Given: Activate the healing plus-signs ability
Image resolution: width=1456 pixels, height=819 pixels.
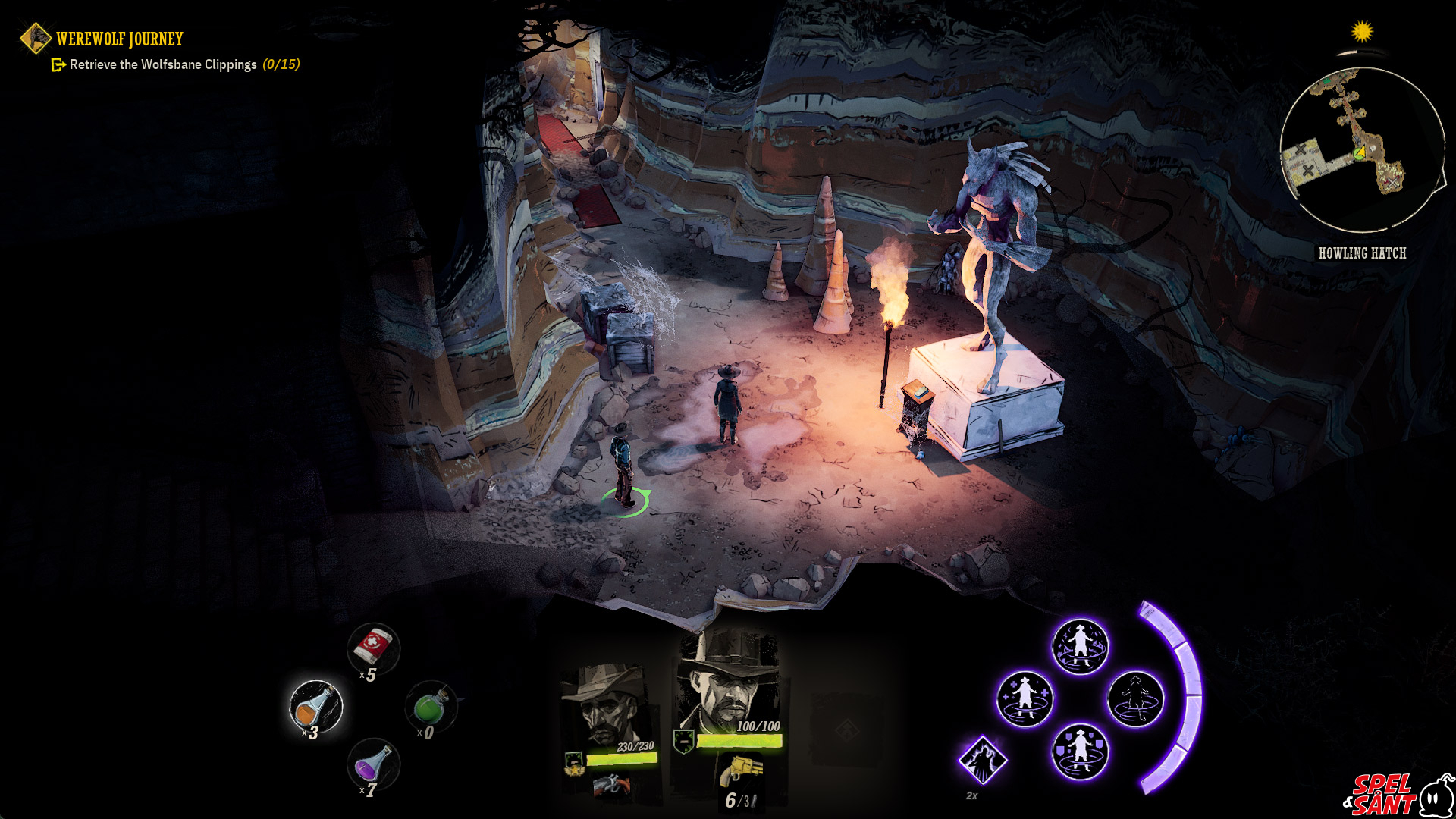Looking at the screenshot, I should click(1025, 698).
